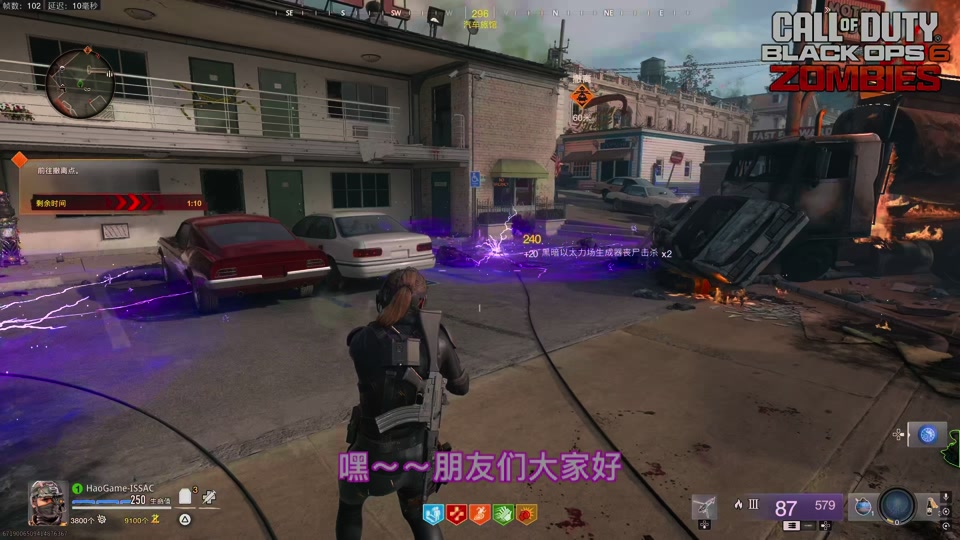Select the yellow-and-red perk icon
Screen dimensions: 960x540
[526, 514]
